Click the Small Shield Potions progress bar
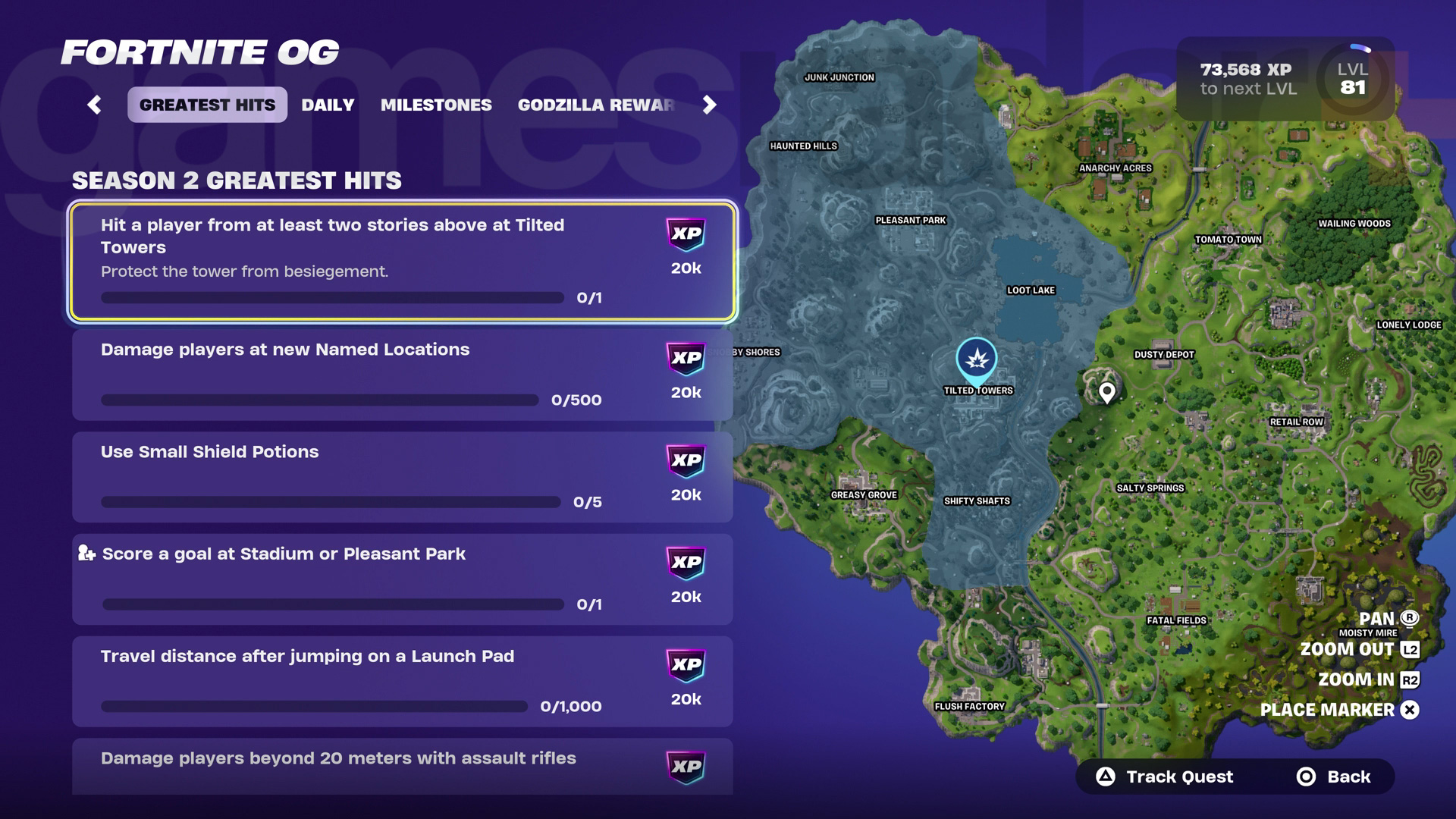This screenshot has width=1456, height=819. (x=331, y=502)
